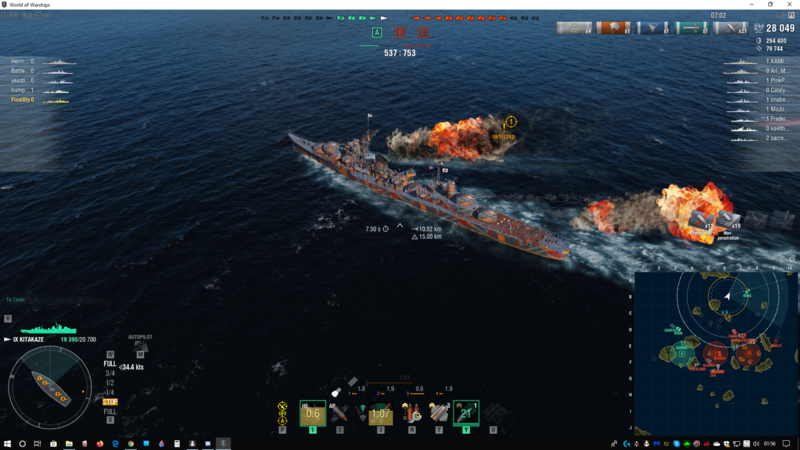
Task: Select the HE shells slot
Action: pyautogui.click(x=312, y=412)
